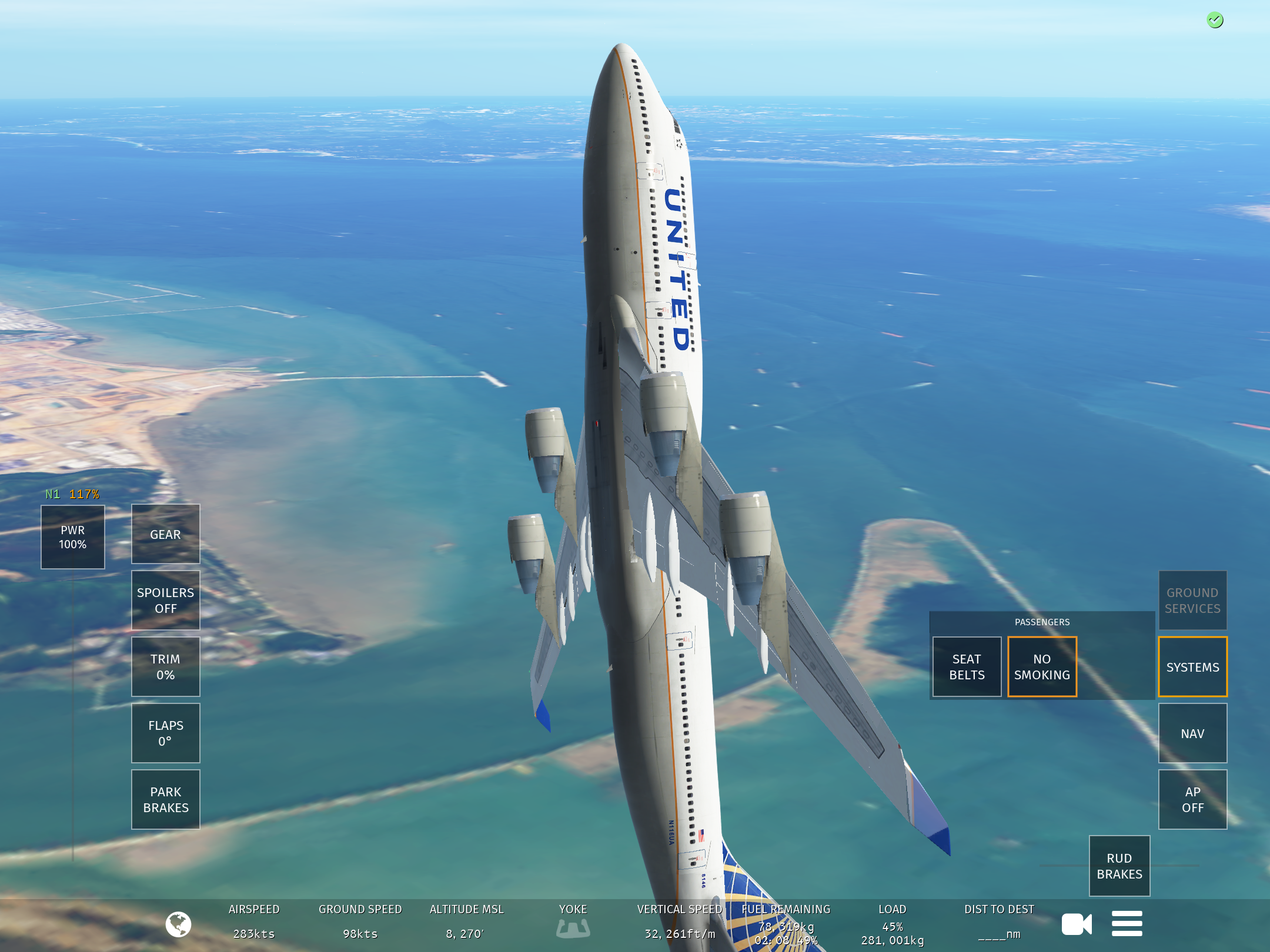Close the SYSTEMS panel button
Screen dimensions: 1270x952
pyautogui.click(x=1192, y=667)
